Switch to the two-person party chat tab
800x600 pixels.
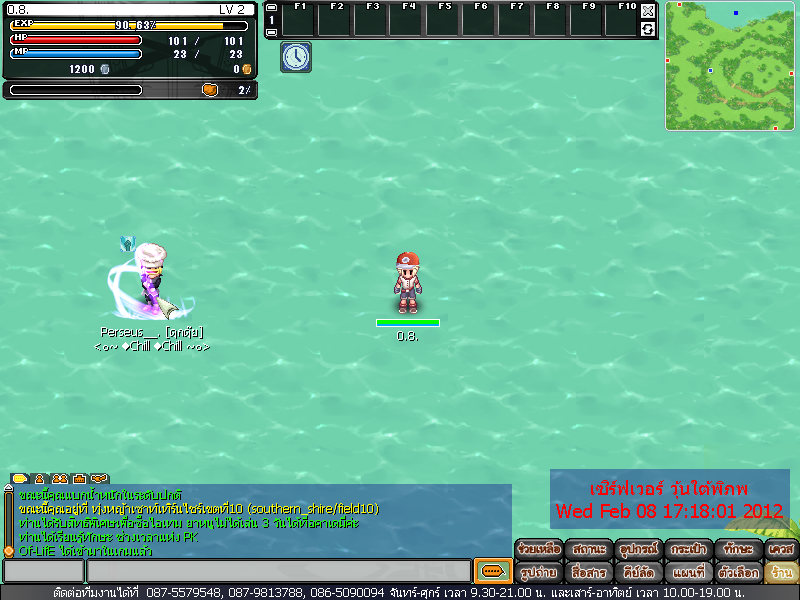pyautogui.click(x=59, y=479)
